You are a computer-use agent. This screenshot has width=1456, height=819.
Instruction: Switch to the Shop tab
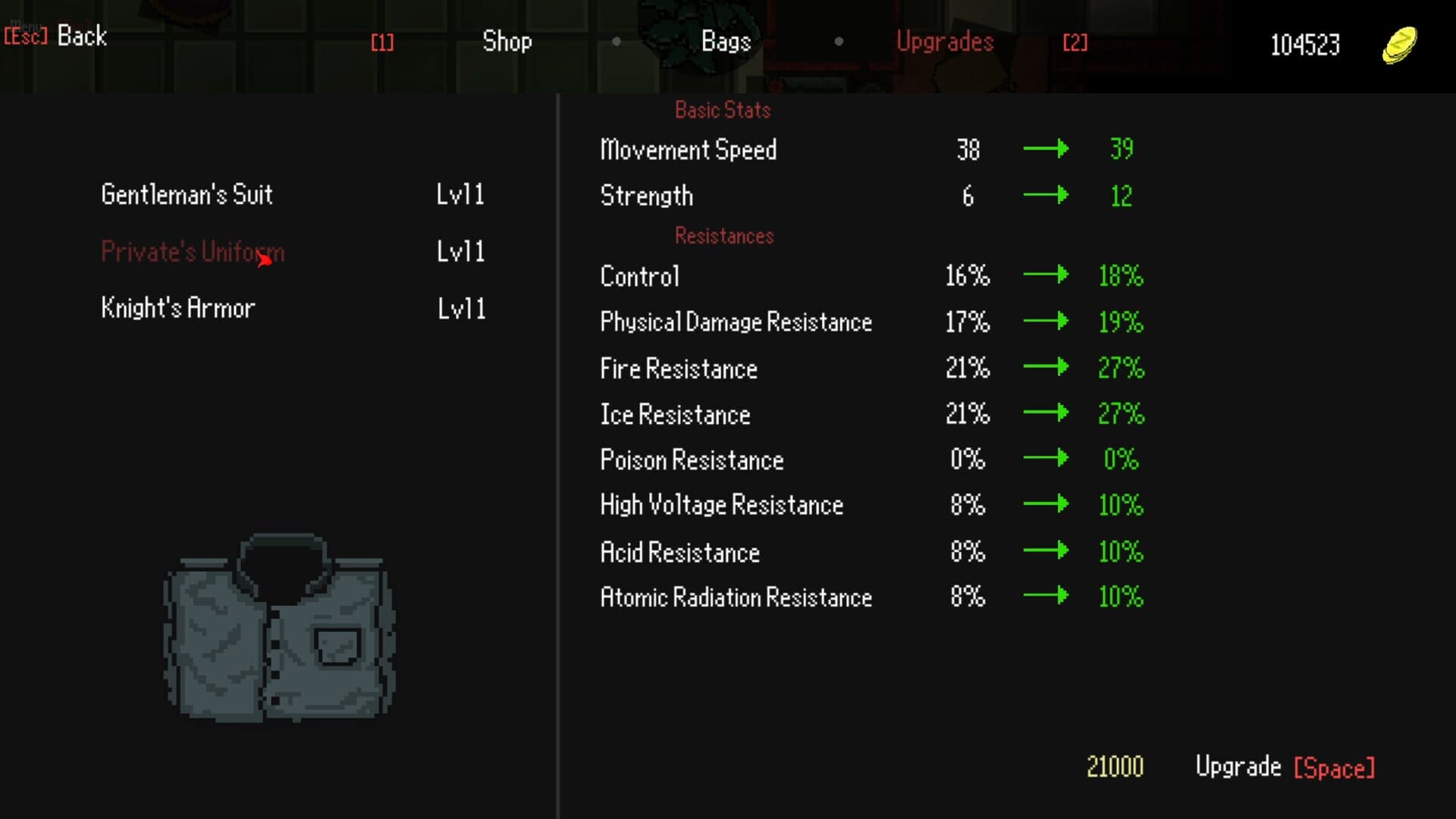[507, 42]
